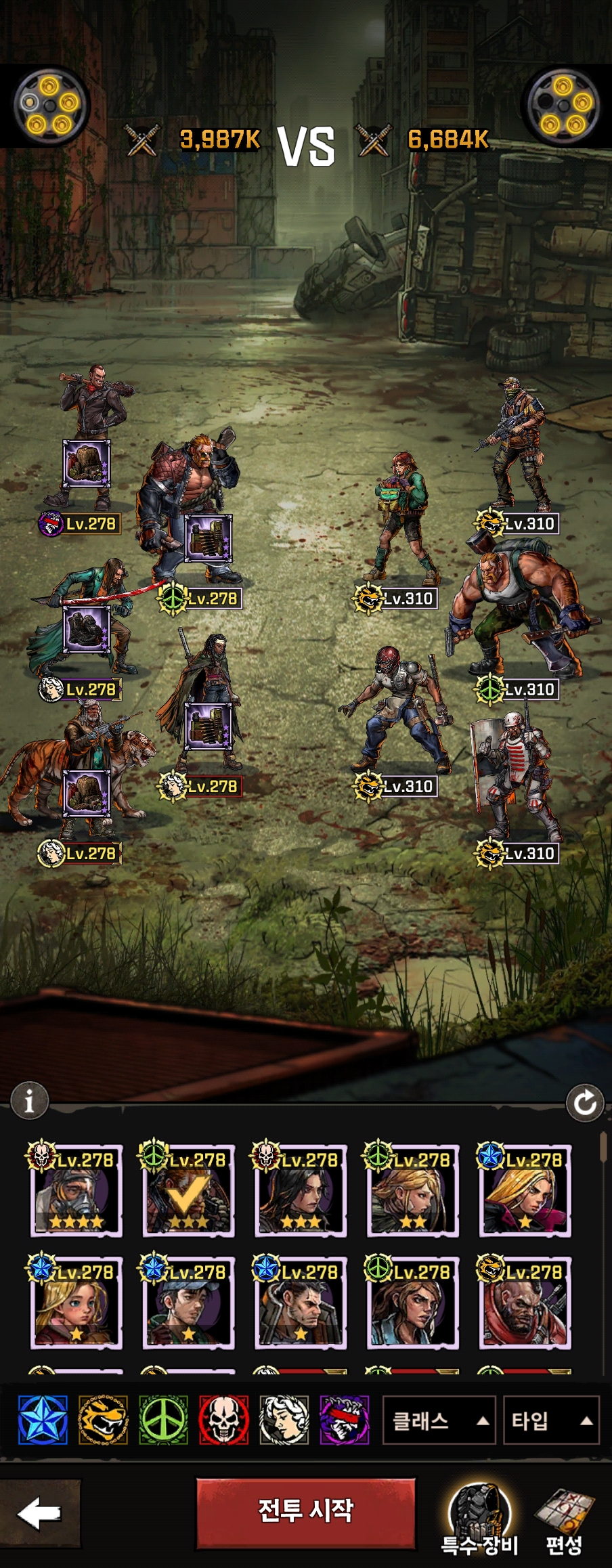This screenshot has width=612, height=1568.
Task: Show battle info with the i button
Action: pos(29,1102)
